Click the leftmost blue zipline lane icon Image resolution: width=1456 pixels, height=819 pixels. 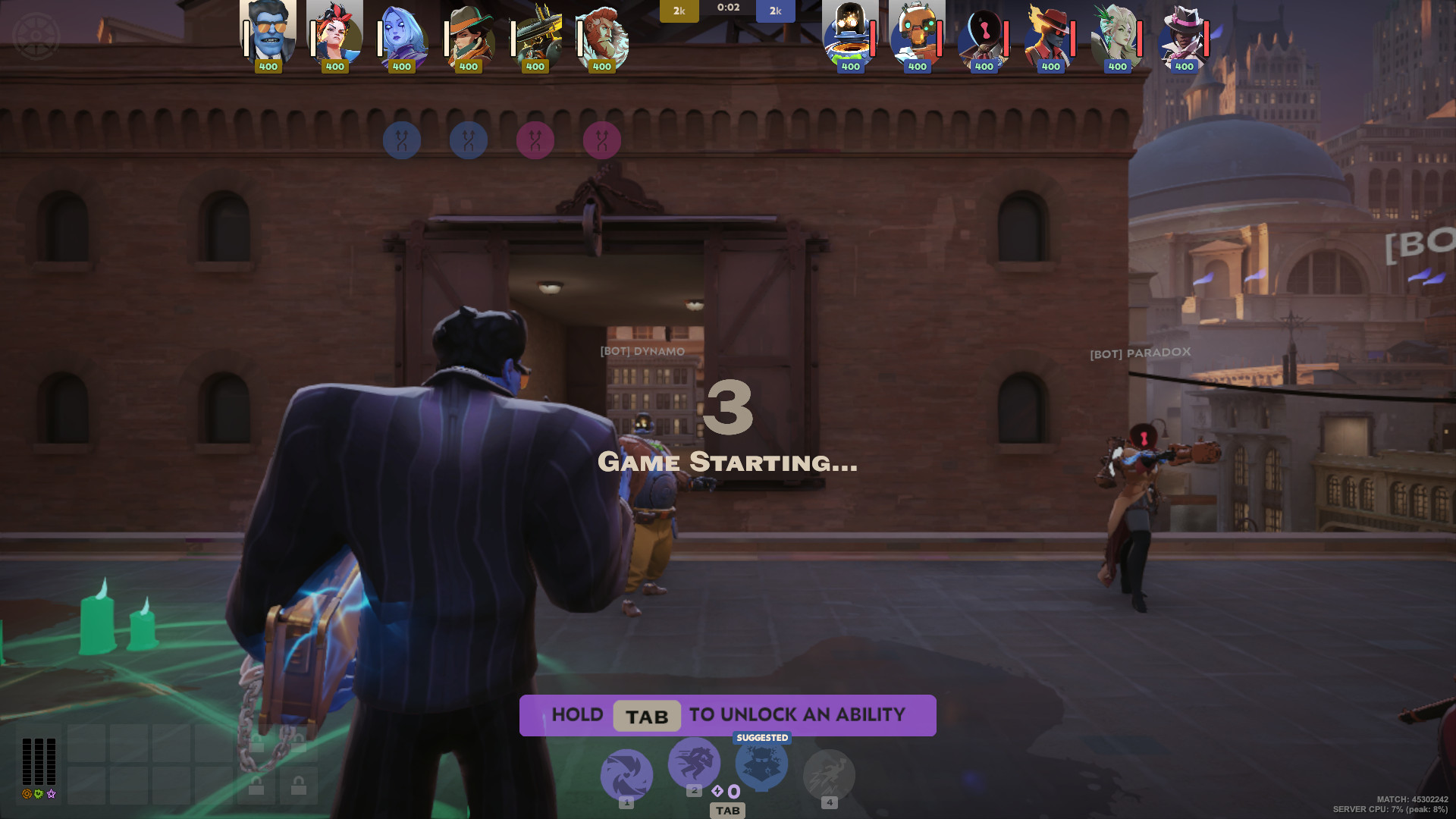tap(401, 140)
